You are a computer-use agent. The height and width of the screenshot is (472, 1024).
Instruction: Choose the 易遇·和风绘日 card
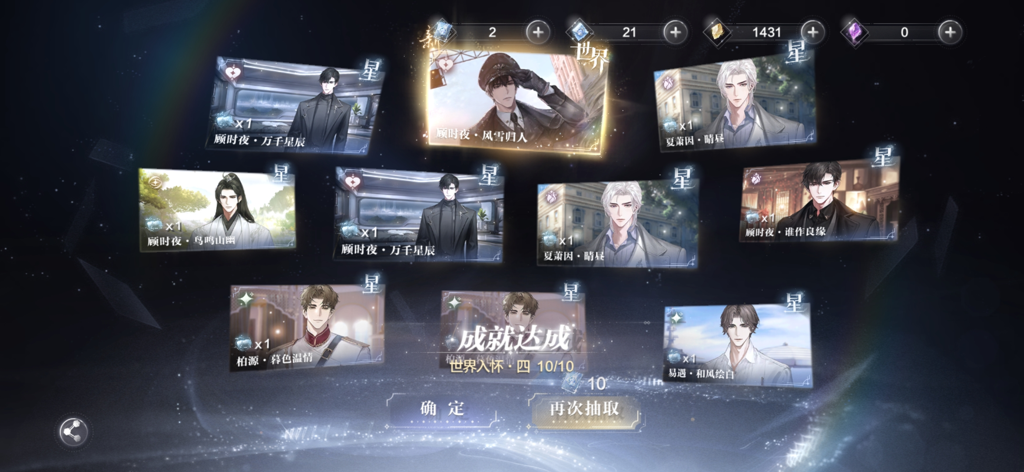click(x=738, y=344)
